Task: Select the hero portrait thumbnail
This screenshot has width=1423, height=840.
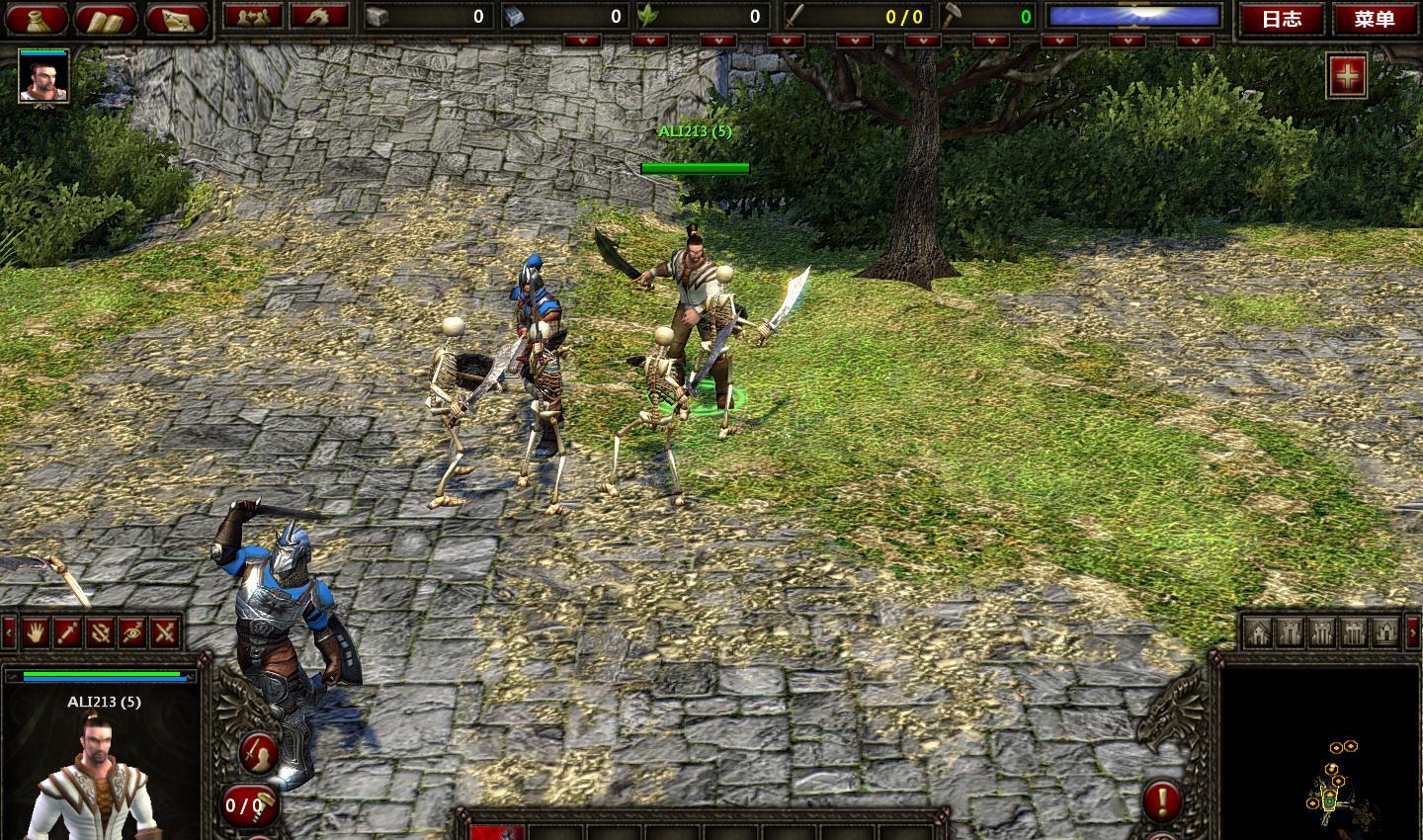Action: click(x=43, y=78)
